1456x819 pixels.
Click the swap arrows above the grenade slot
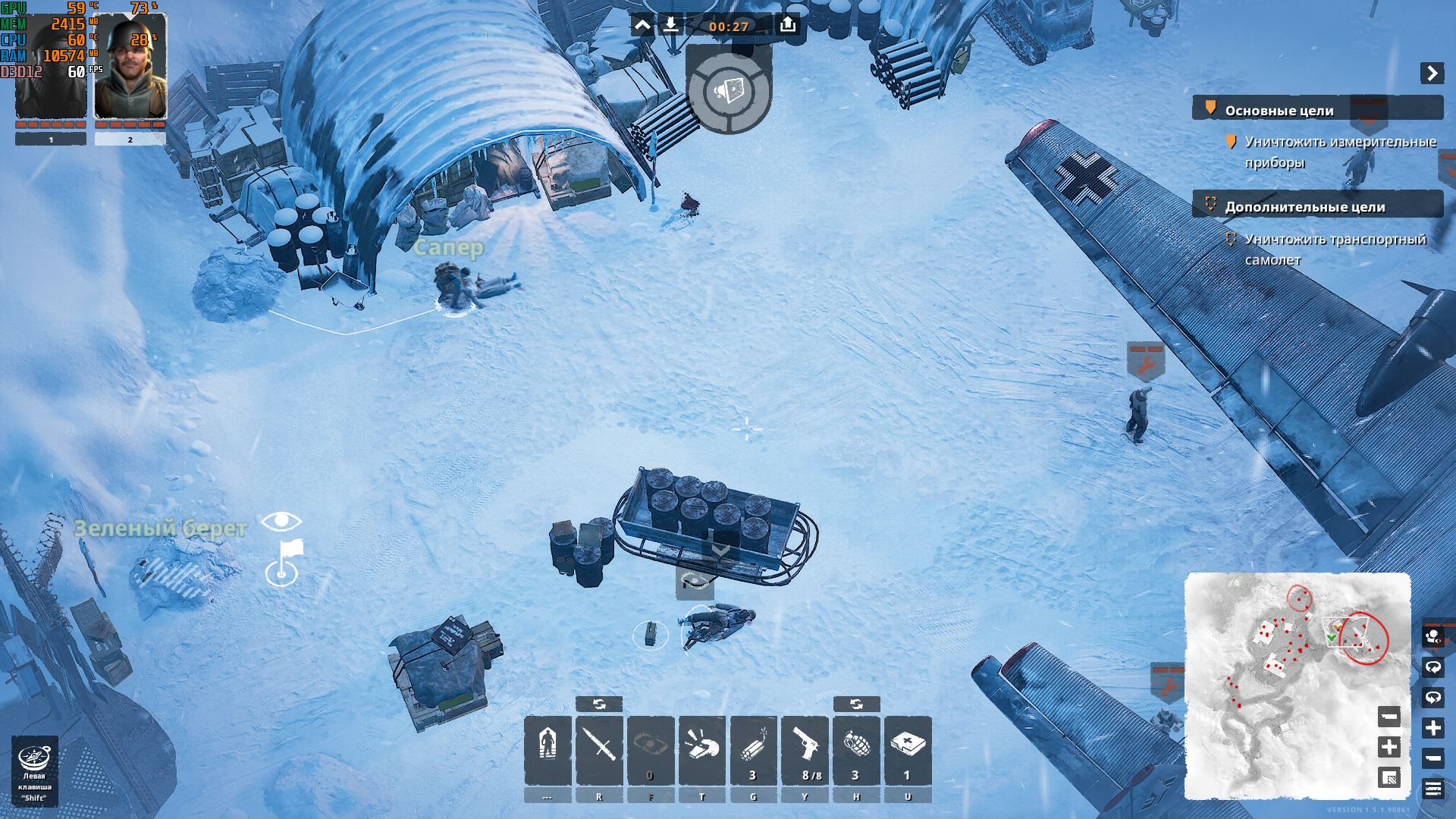[x=856, y=704]
